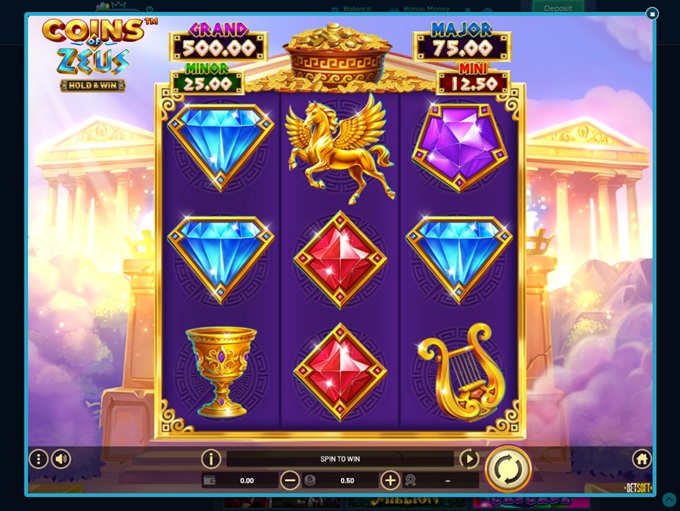The image size is (680, 511).
Task: Open the three-dot options menu
Action: click(38, 459)
